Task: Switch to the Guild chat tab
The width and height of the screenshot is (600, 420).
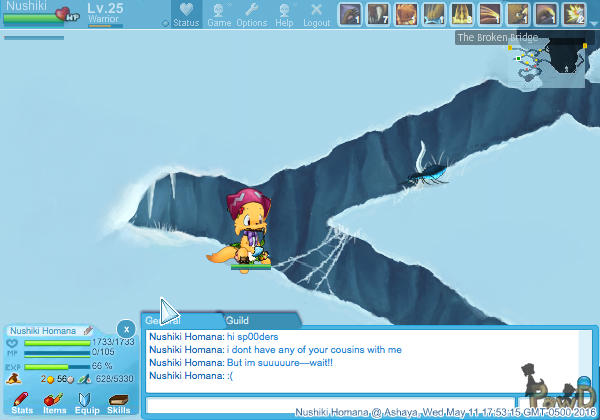Action: point(237,320)
